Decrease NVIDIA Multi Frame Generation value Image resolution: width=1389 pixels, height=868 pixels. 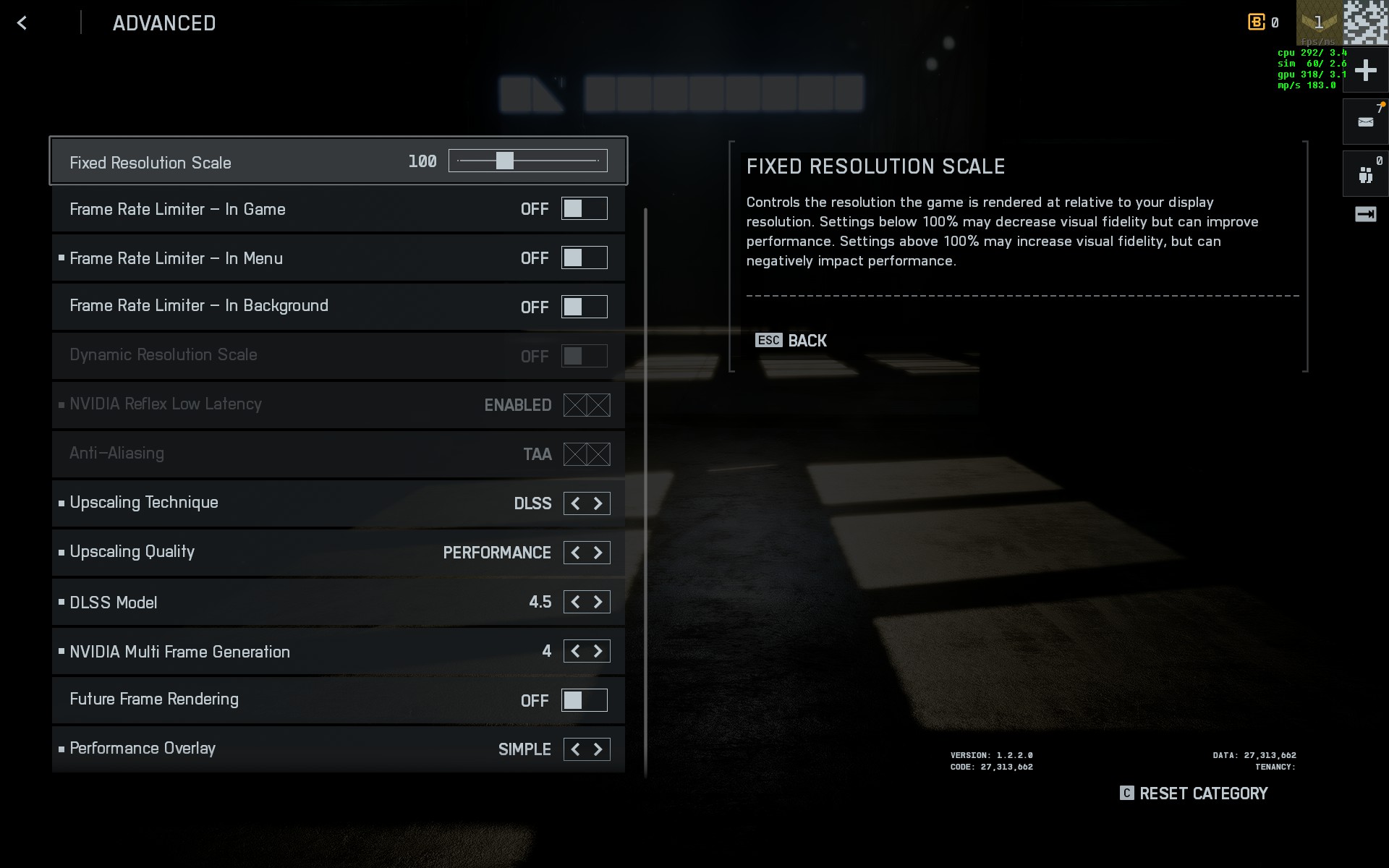click(575, 651)
